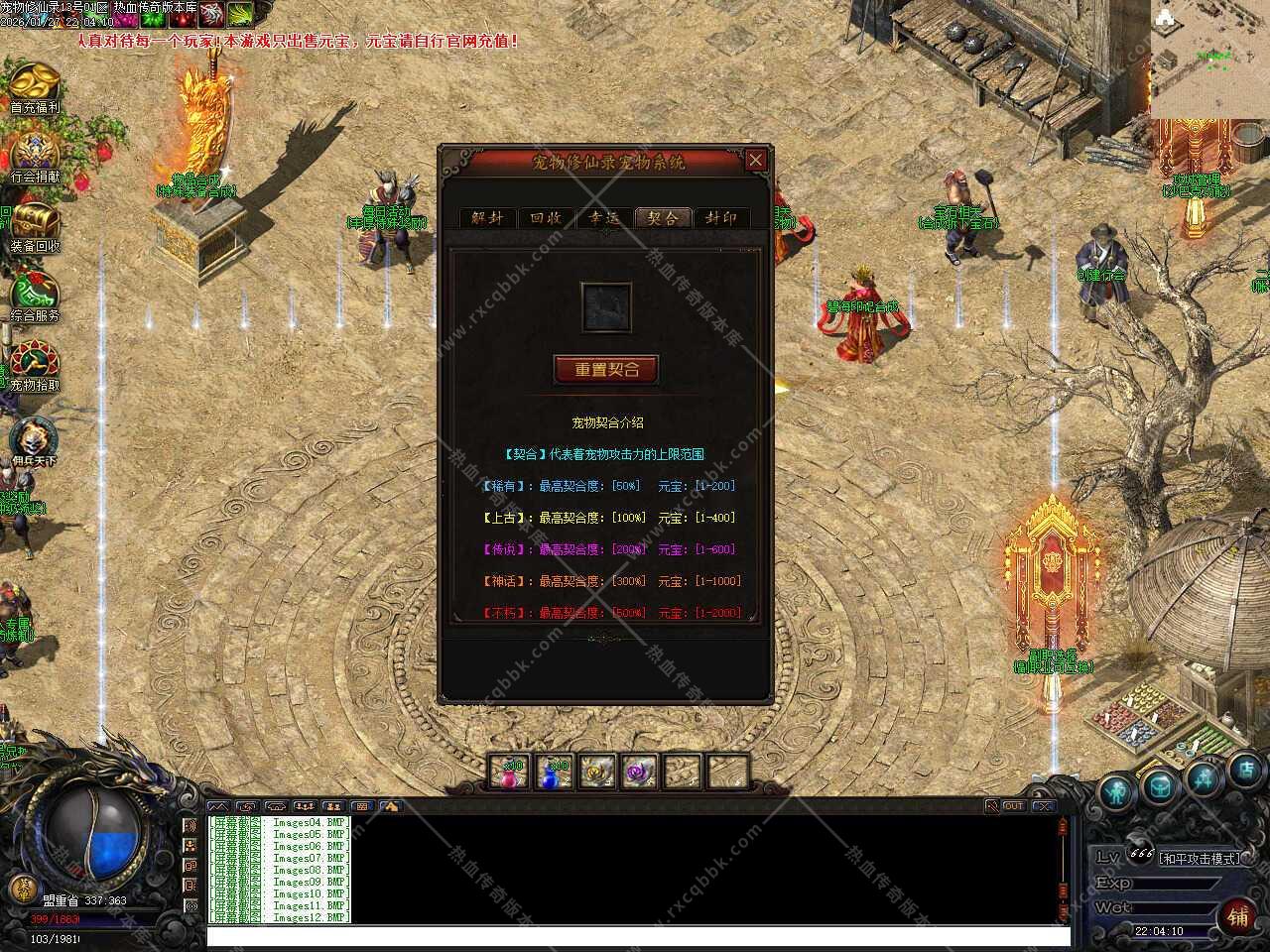1270x952 pixels.
Task: Use the red health potion hotbar slot
Action: pos(510,772)
